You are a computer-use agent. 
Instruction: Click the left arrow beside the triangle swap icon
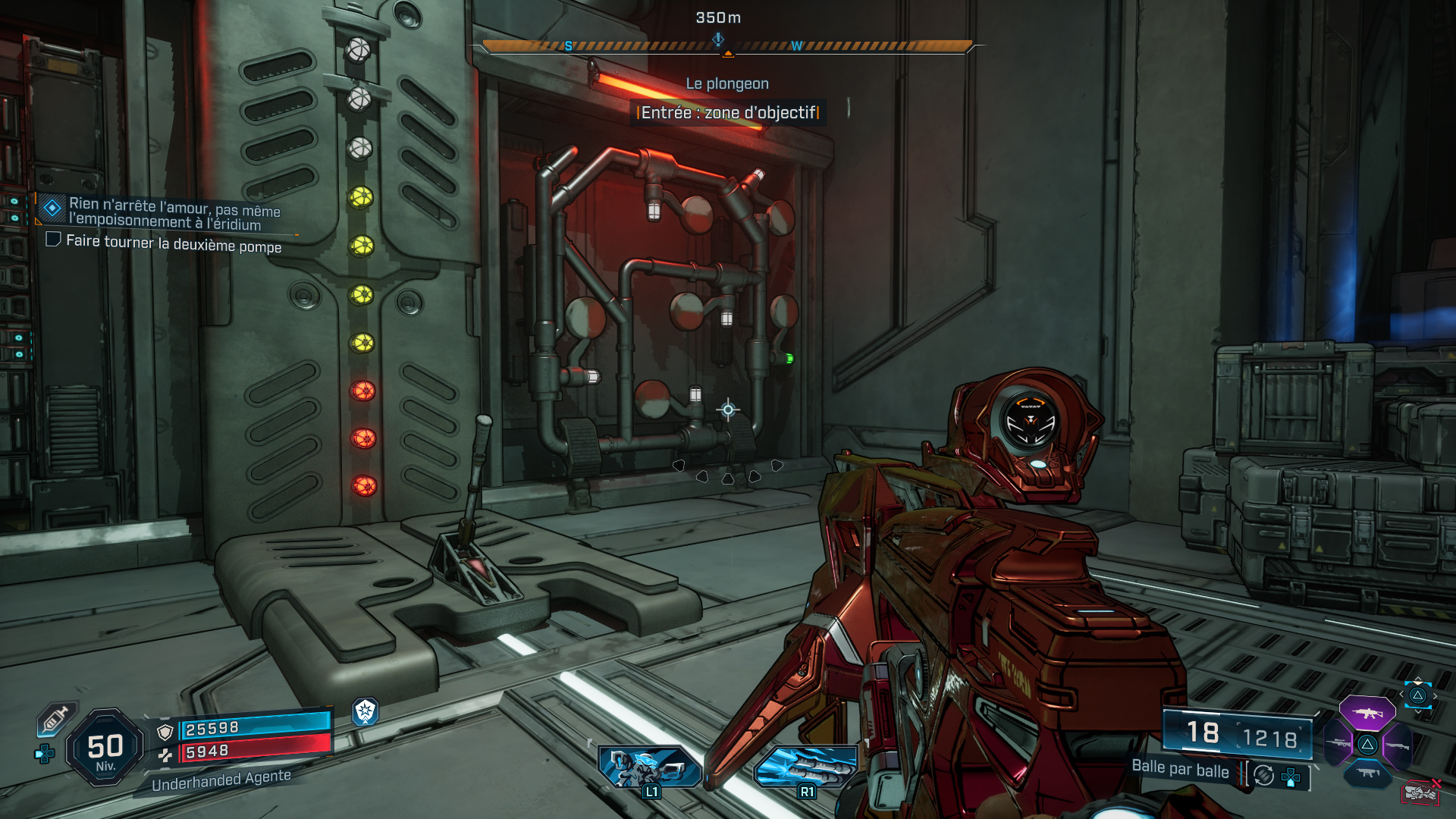pyautogui.click(x=1401, y=694)
